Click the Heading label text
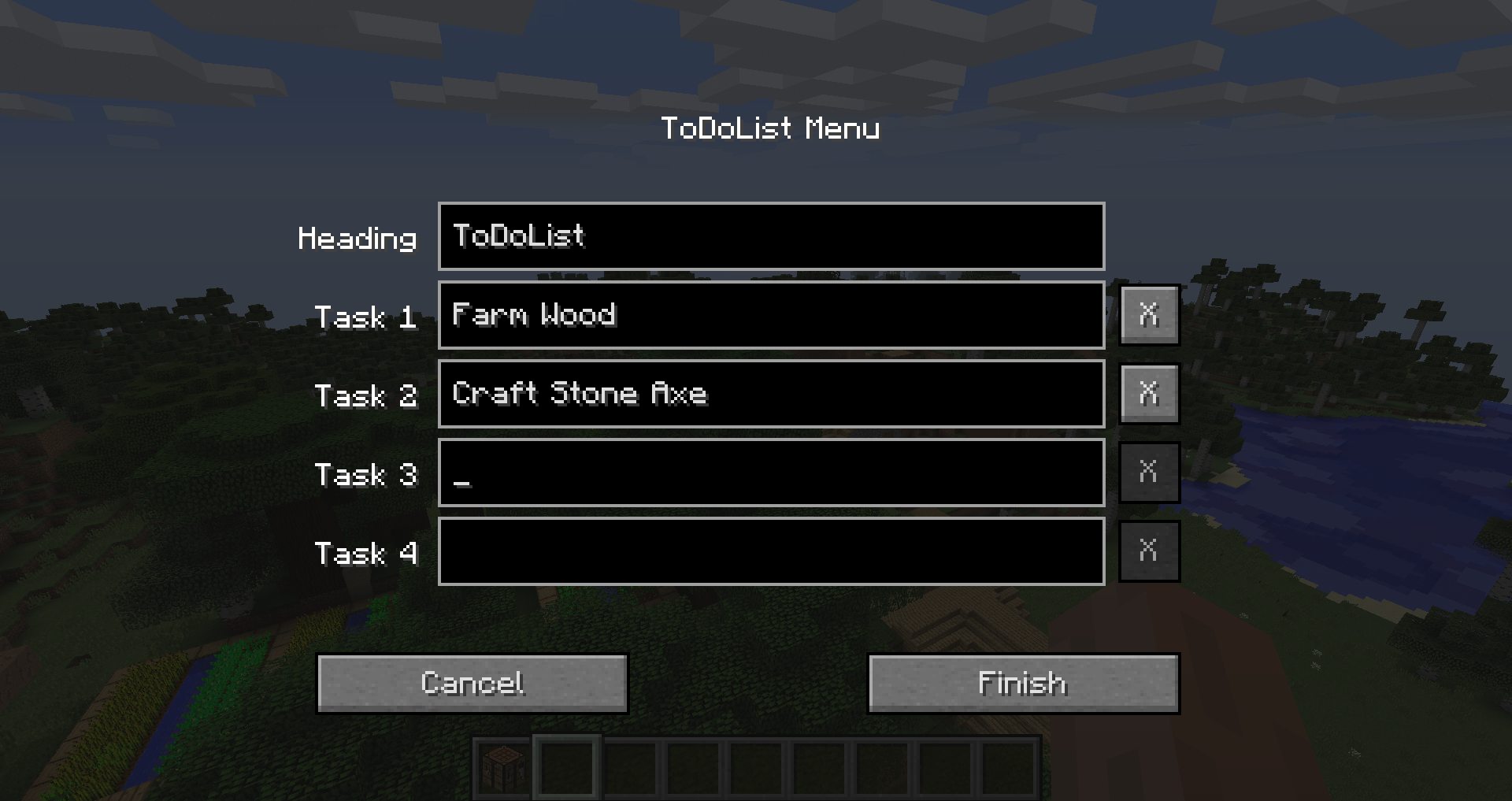1512x801 pixels. point(358,238)
